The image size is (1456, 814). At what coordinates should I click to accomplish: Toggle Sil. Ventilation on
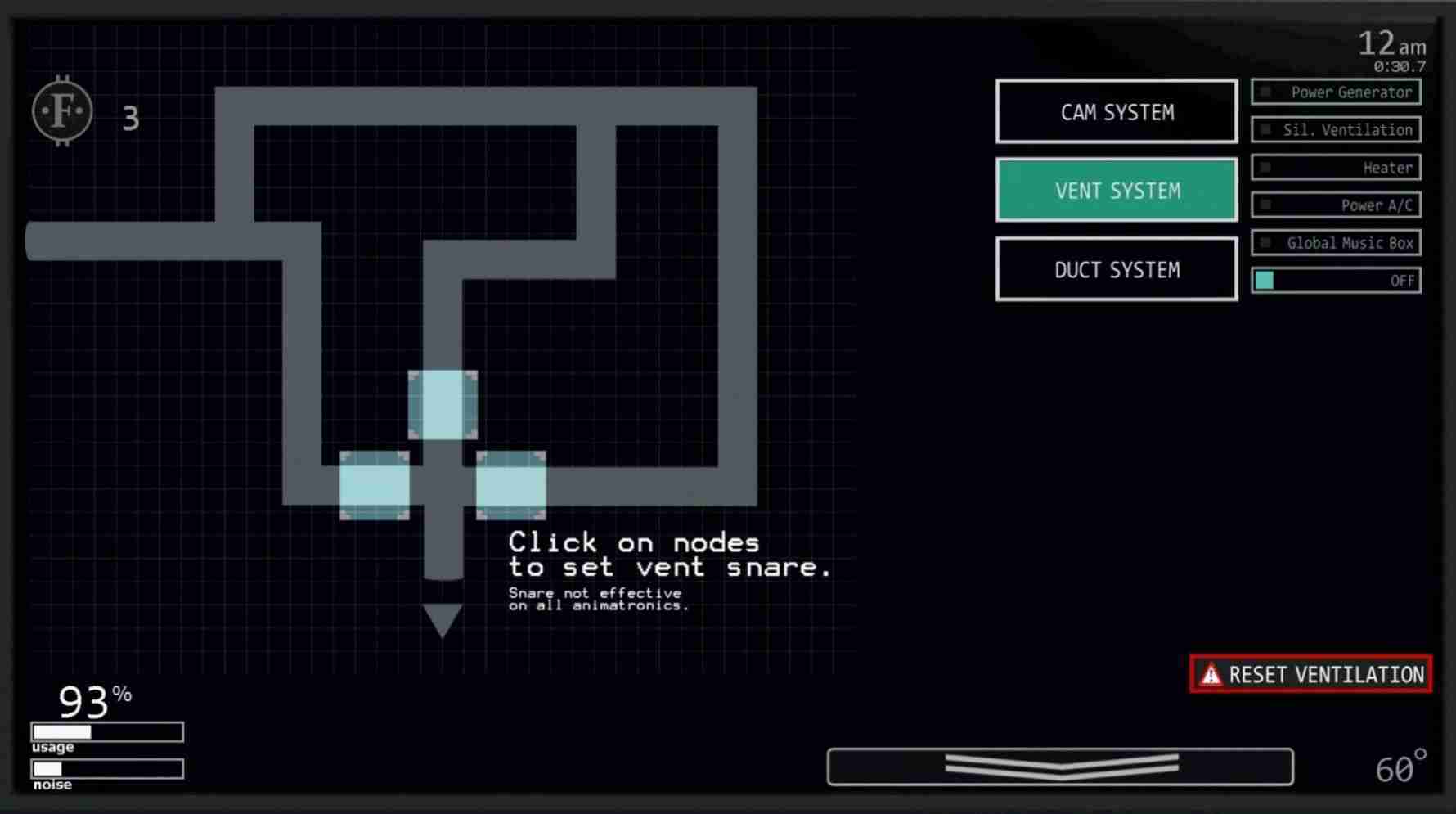1337,129
